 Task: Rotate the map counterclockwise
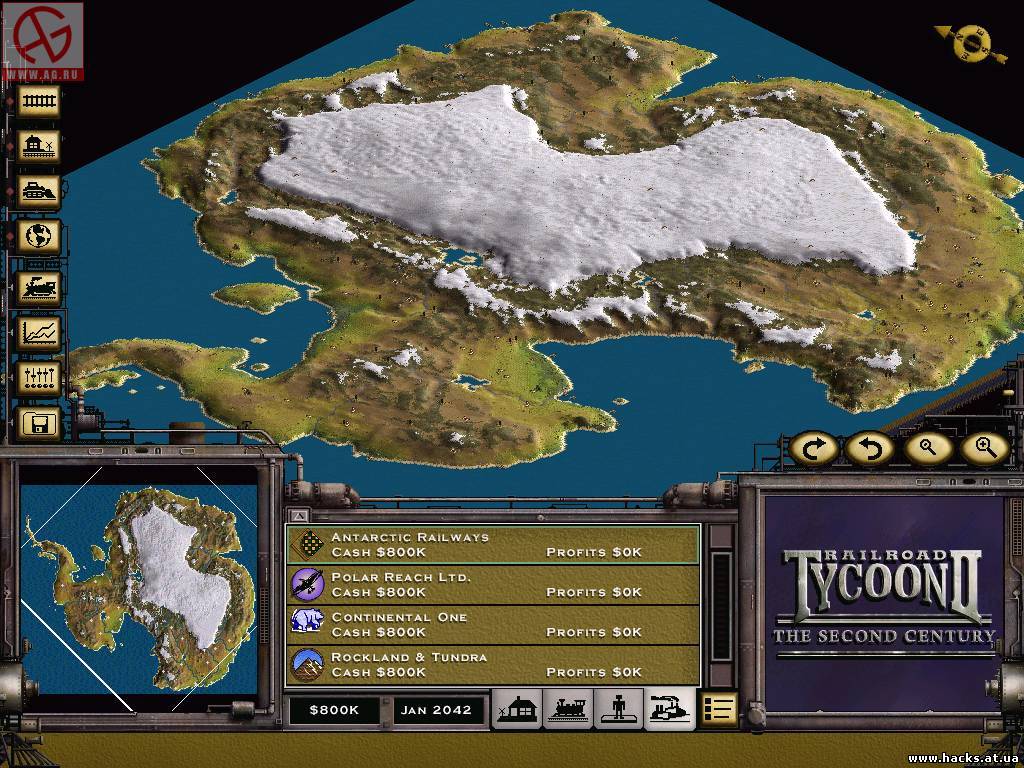point(870,448)
